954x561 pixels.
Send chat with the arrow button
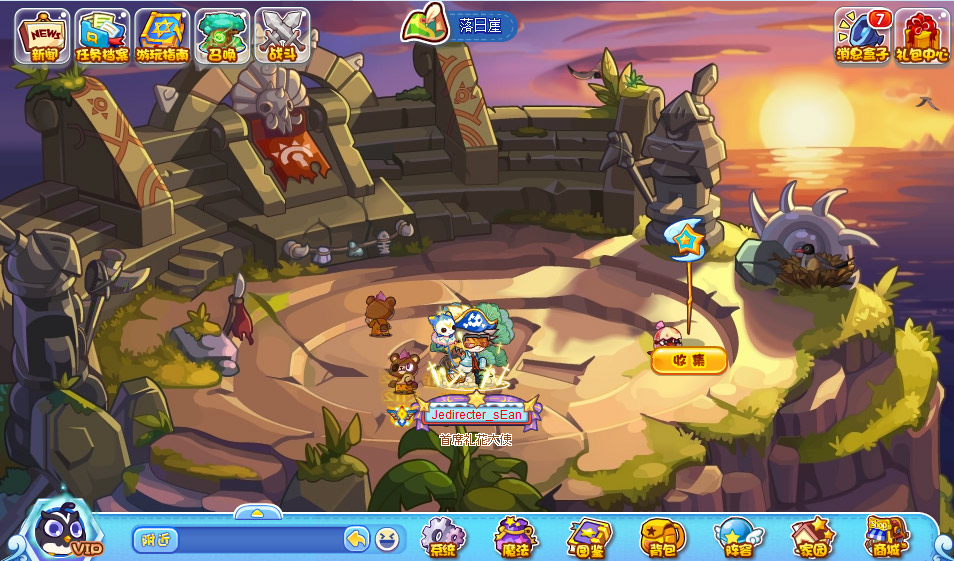click(x=357, y=540)
